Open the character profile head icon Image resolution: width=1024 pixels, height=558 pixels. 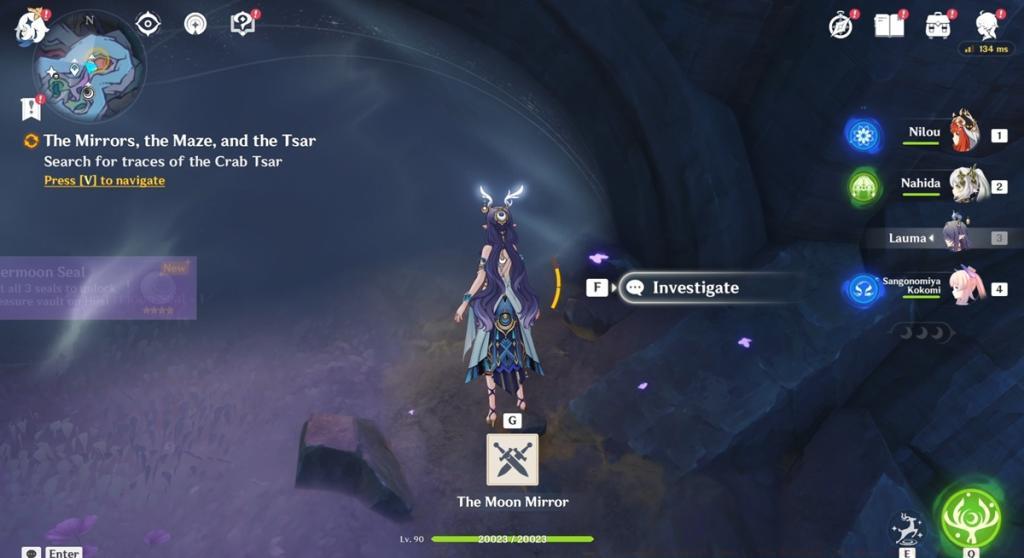(x=987, y=25)
